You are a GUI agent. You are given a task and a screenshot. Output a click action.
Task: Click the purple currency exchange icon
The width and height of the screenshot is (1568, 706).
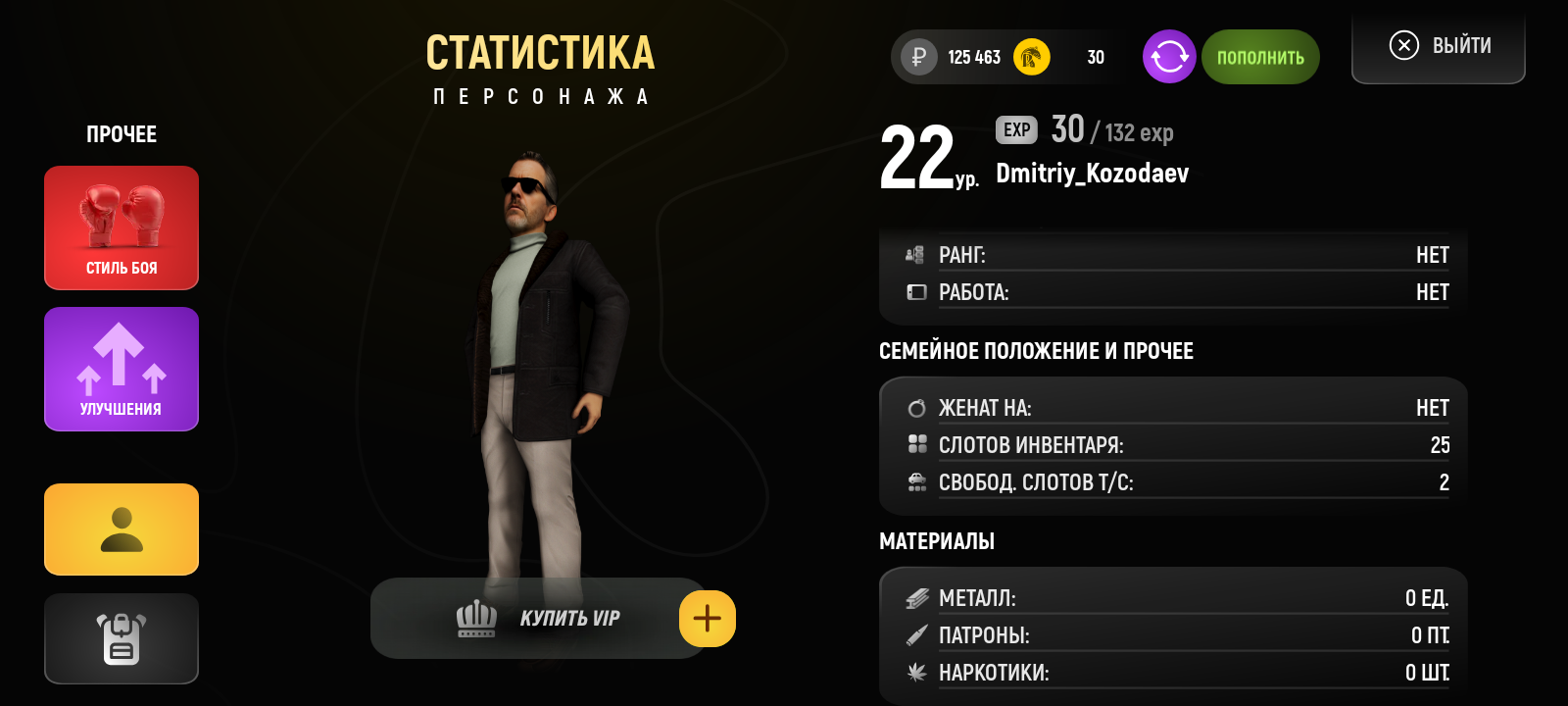coord(1168,57)
